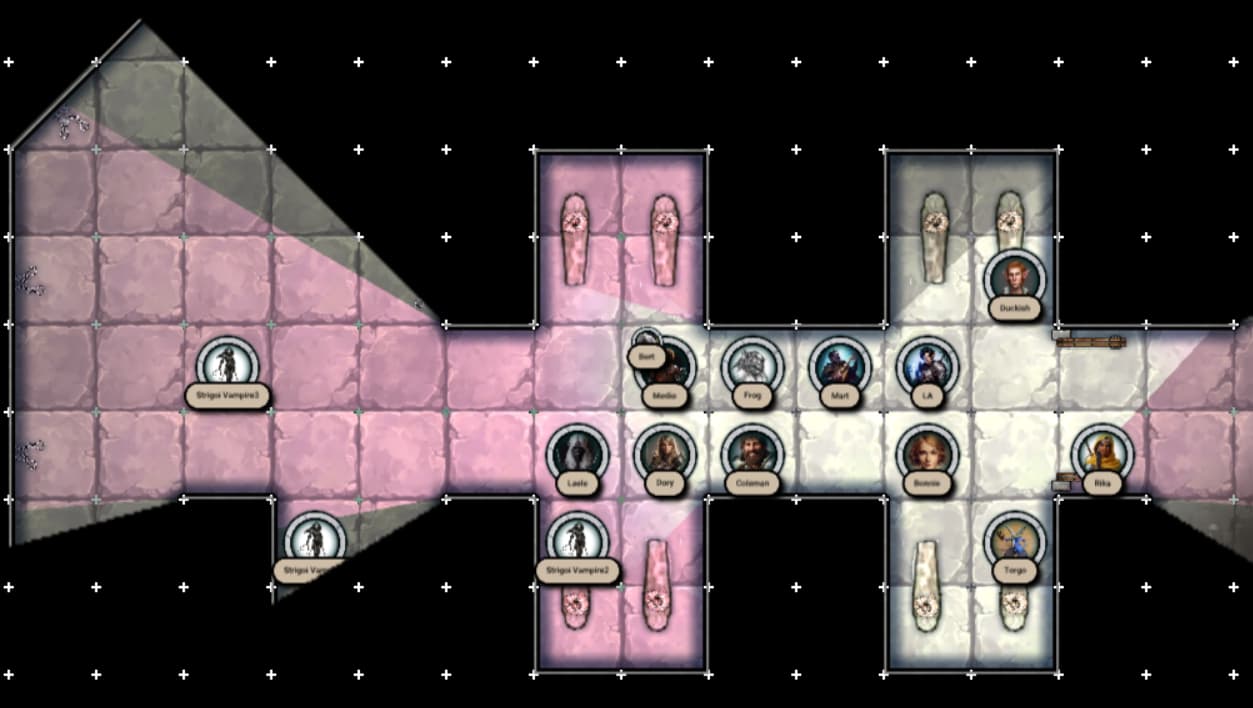This screenshot has width=1253, height=708.
Task: Select the Laela token
Action: 577,454
